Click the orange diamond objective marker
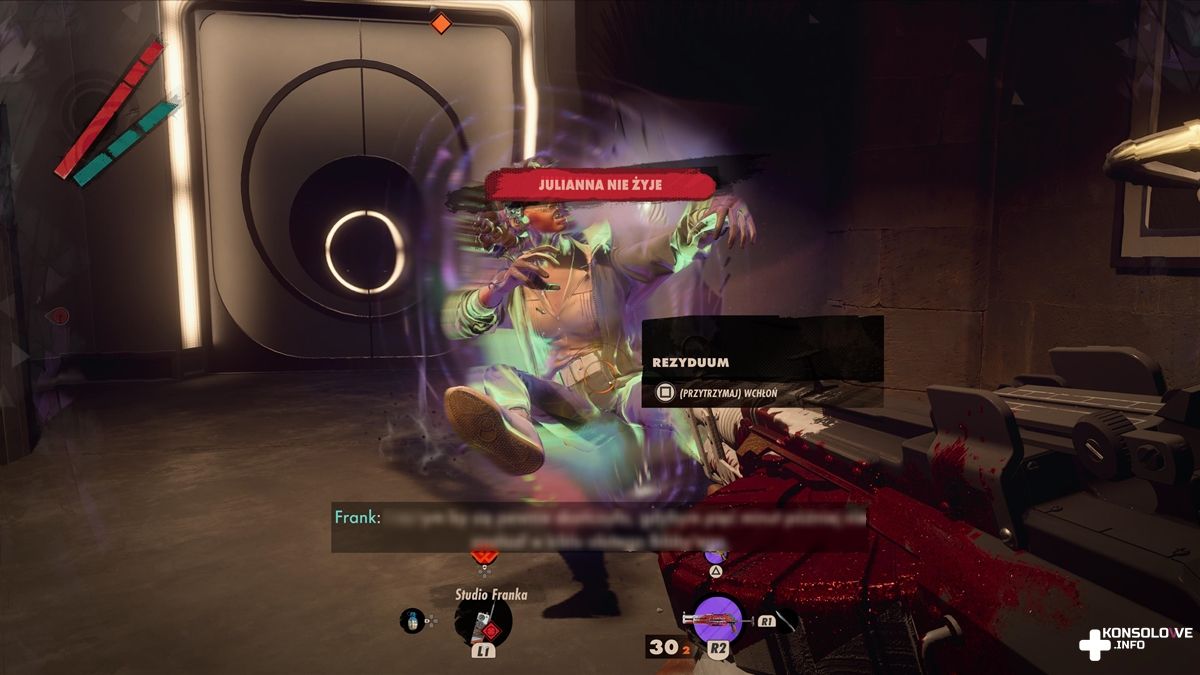Image resolution: width=1200 pixels, height=675 pixels. 441,23
